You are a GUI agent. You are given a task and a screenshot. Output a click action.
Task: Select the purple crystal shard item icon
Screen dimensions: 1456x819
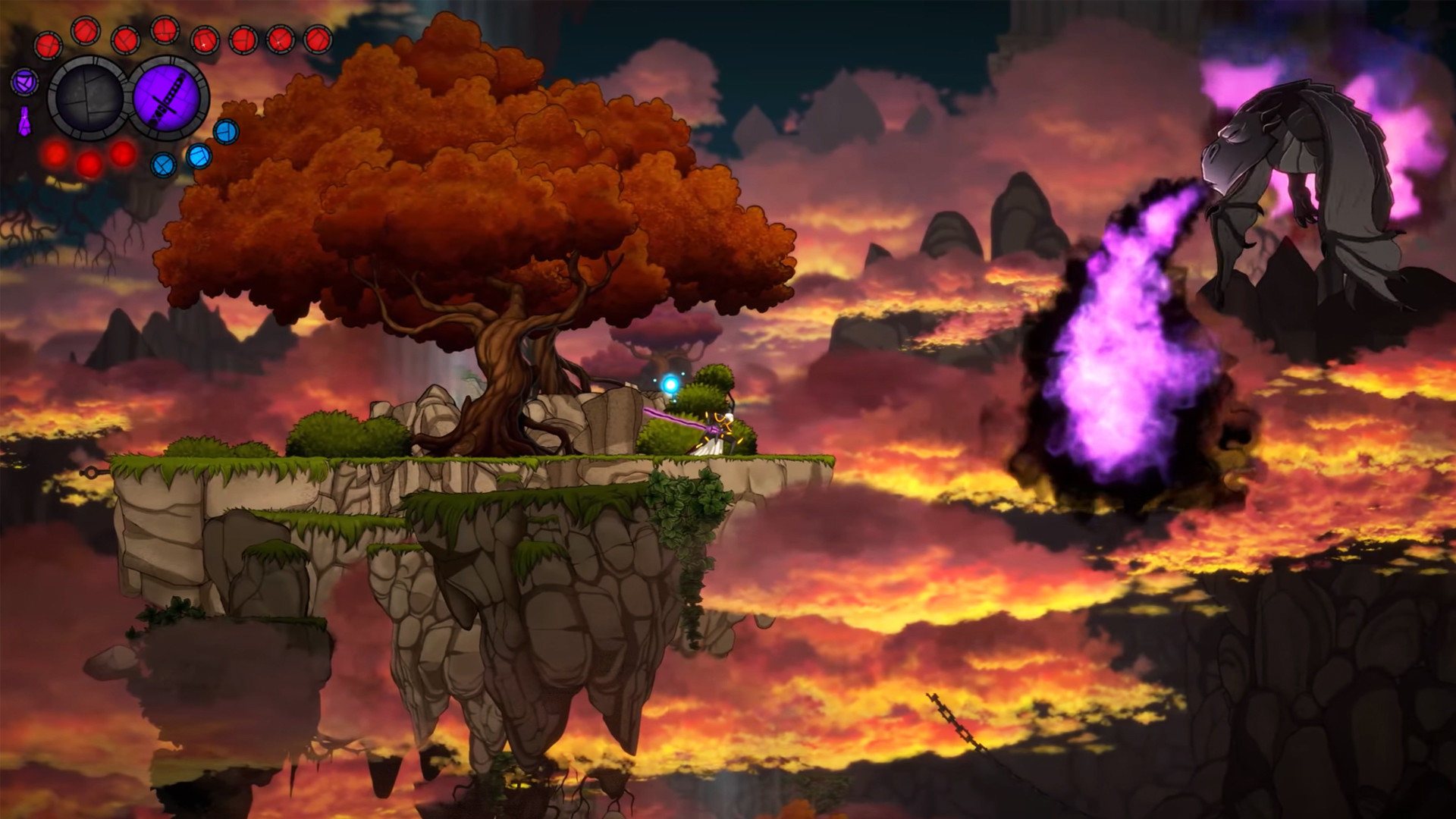coord(25,123)
